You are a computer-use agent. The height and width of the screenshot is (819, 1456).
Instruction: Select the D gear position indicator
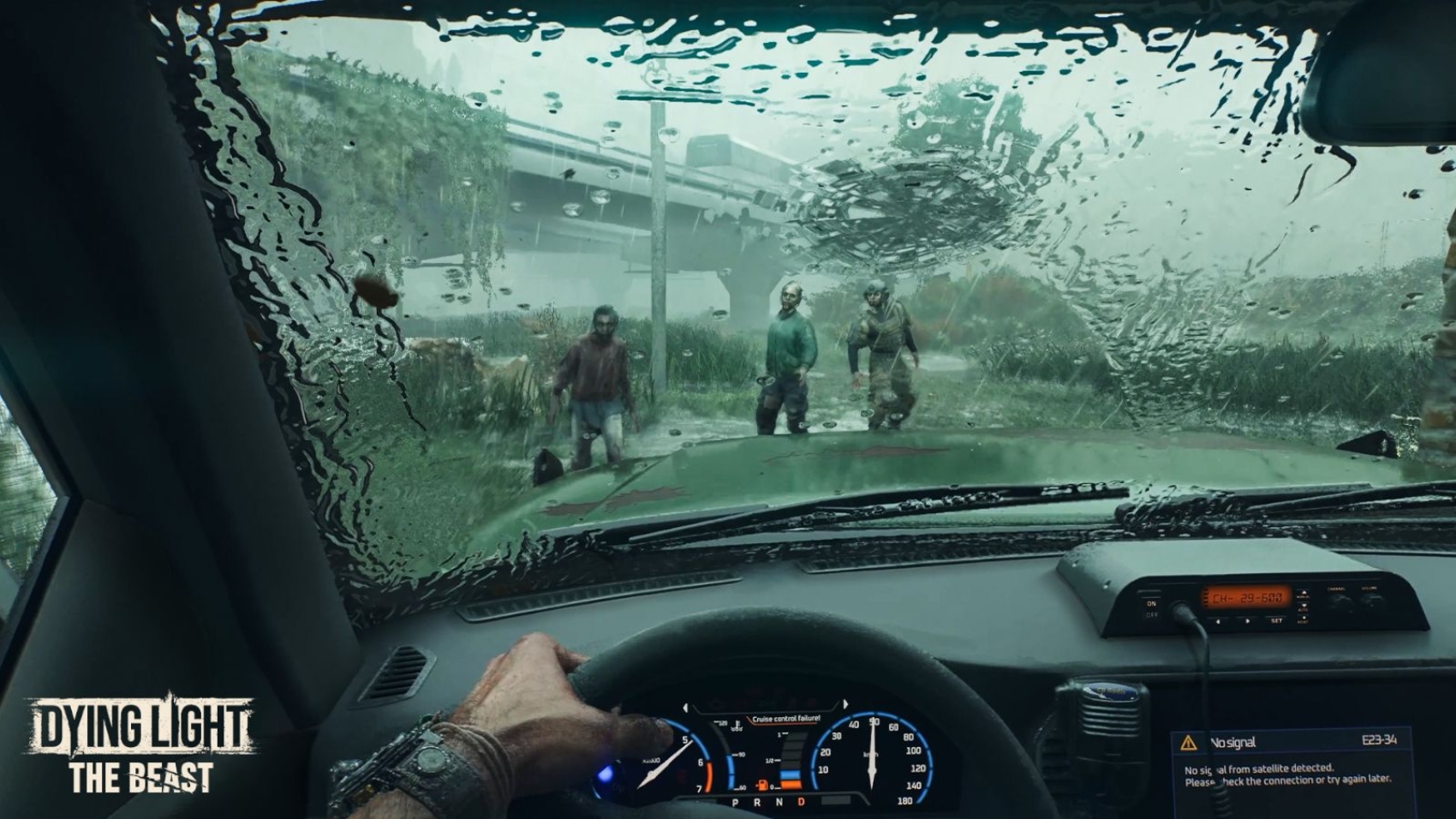click(801, 802)
